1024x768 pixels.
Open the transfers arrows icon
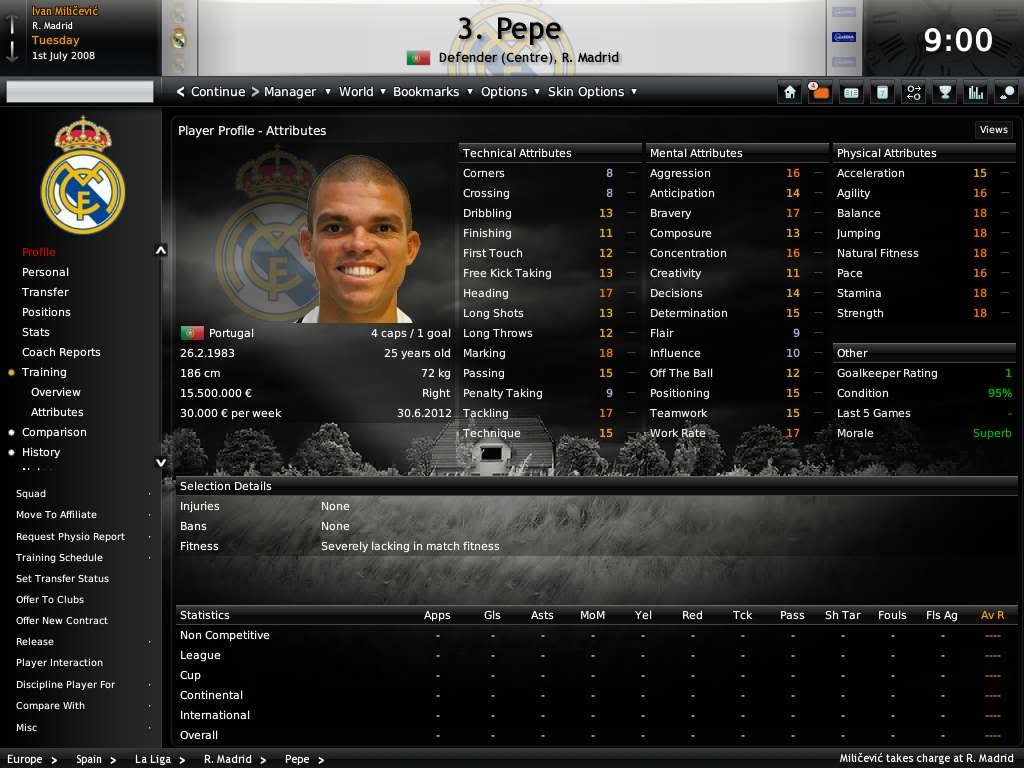click(913, 92)
